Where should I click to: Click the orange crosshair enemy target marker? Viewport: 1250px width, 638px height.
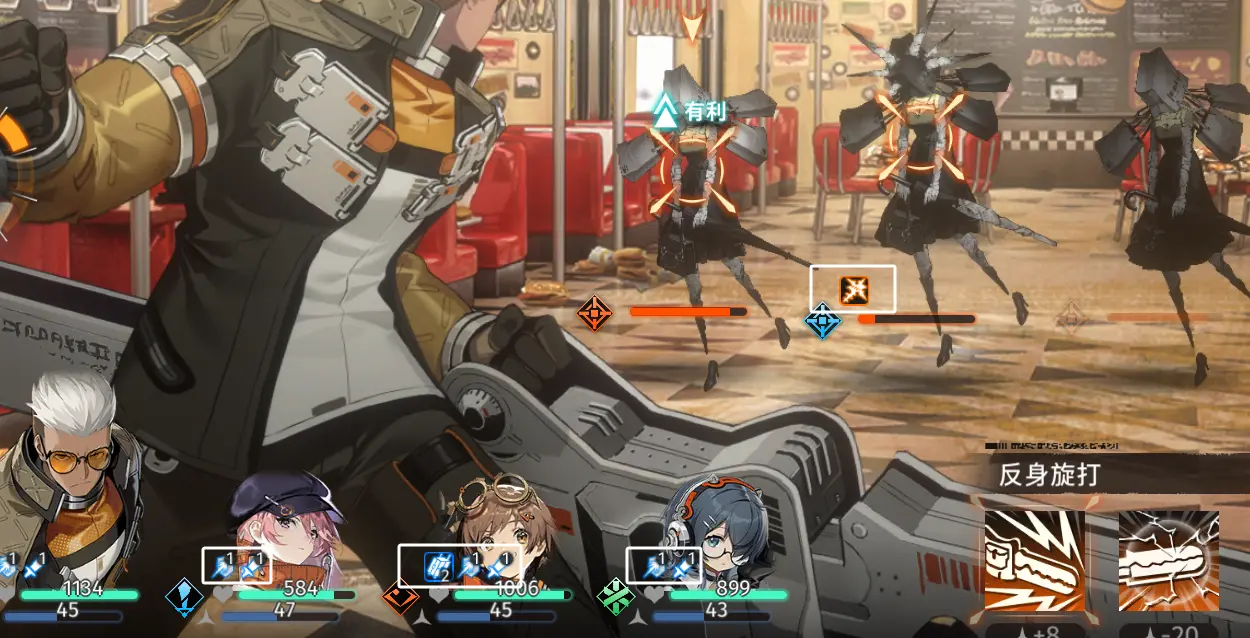point(594,314)
